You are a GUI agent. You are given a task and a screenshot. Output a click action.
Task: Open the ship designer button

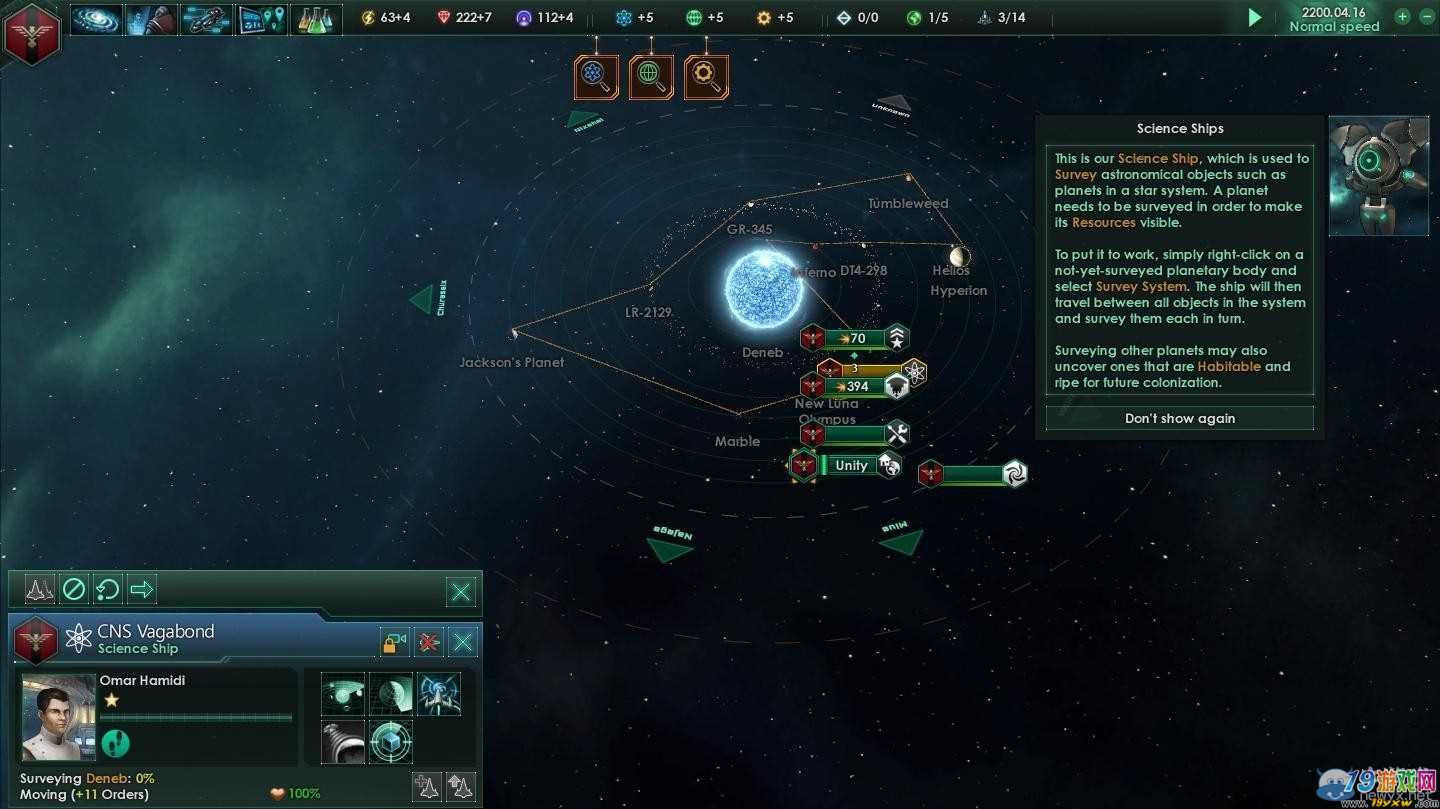coord(206,19)
